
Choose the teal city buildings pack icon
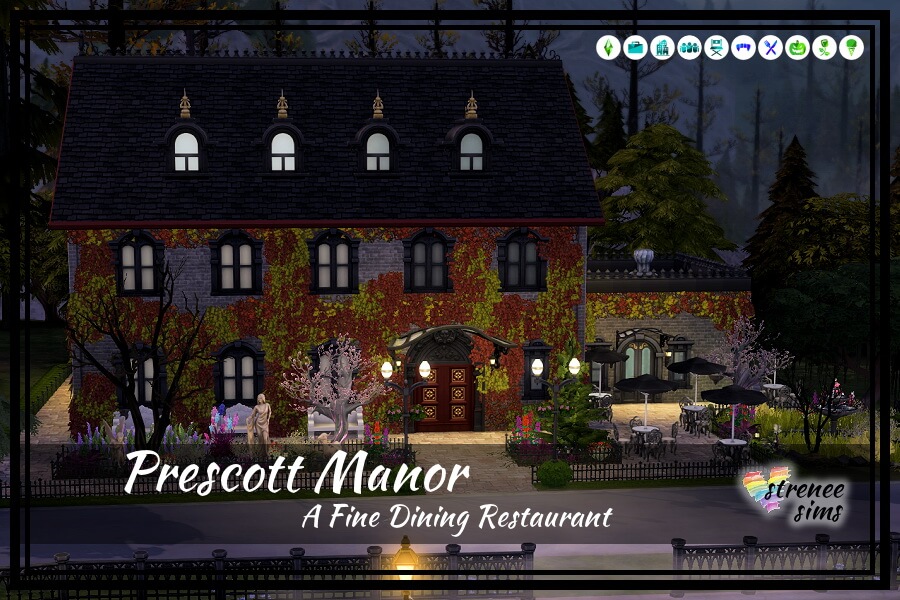662,47
